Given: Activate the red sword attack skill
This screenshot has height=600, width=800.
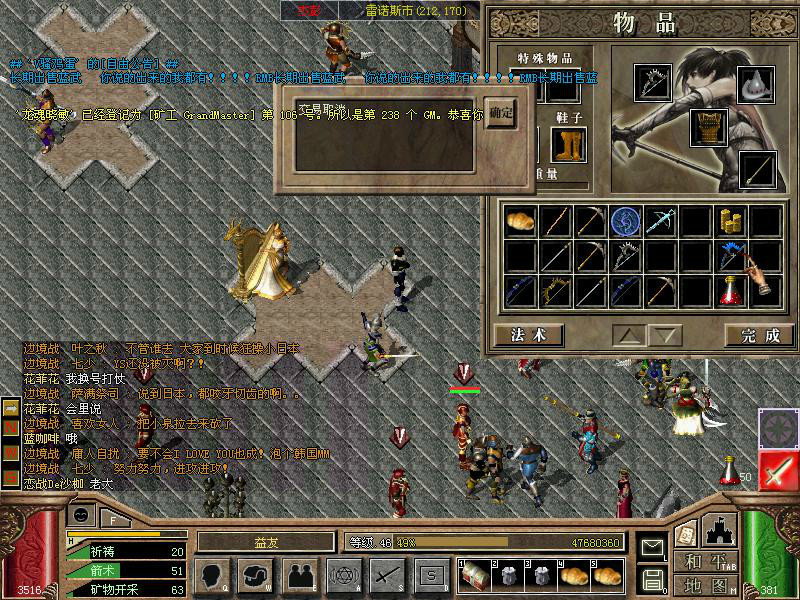Looking at the screenshot, I should [777, 470].
